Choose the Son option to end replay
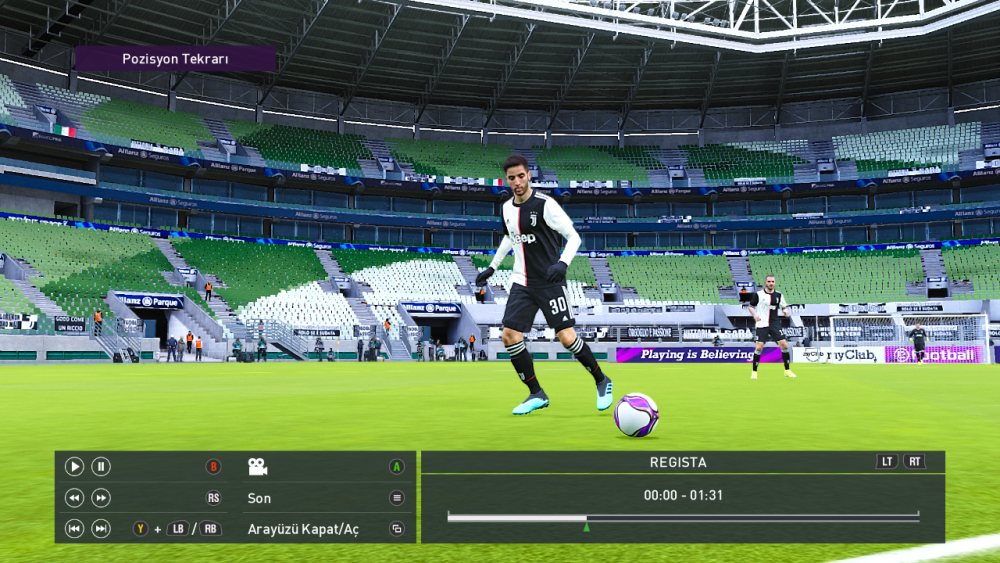1000x563 pixels. (259, 498)
